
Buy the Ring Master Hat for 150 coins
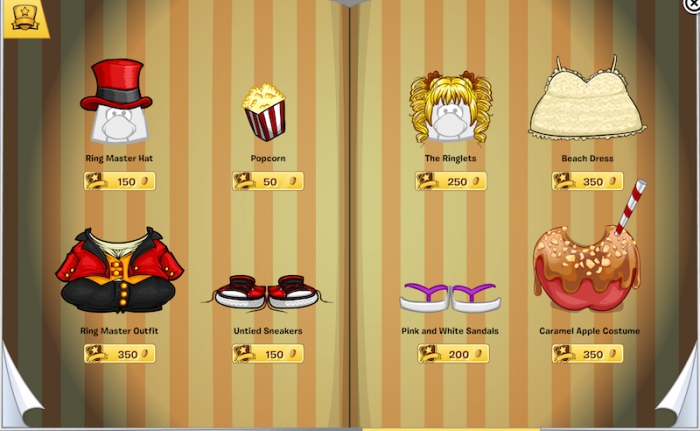(x=120, y=182)
